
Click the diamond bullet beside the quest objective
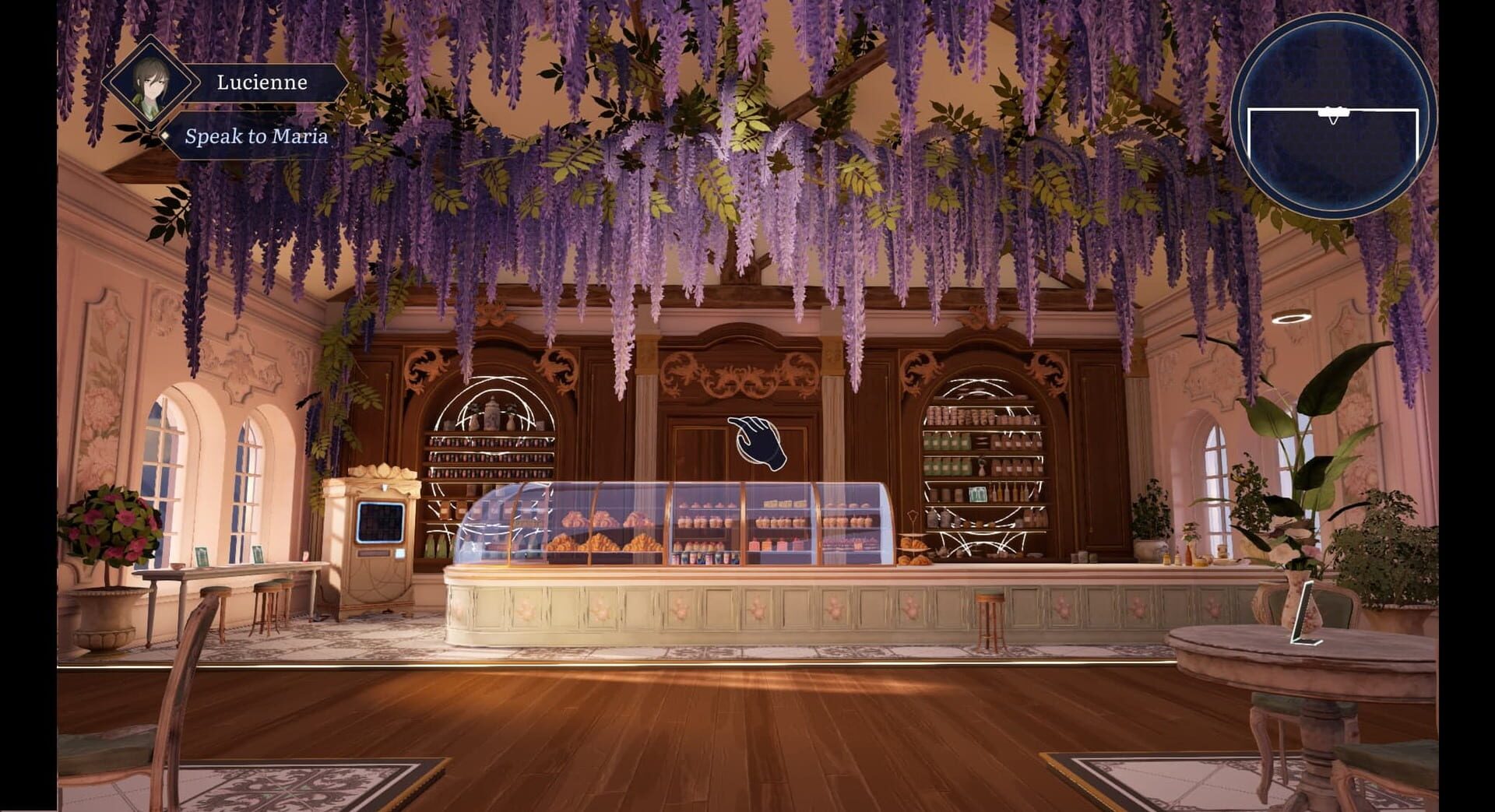166,136
